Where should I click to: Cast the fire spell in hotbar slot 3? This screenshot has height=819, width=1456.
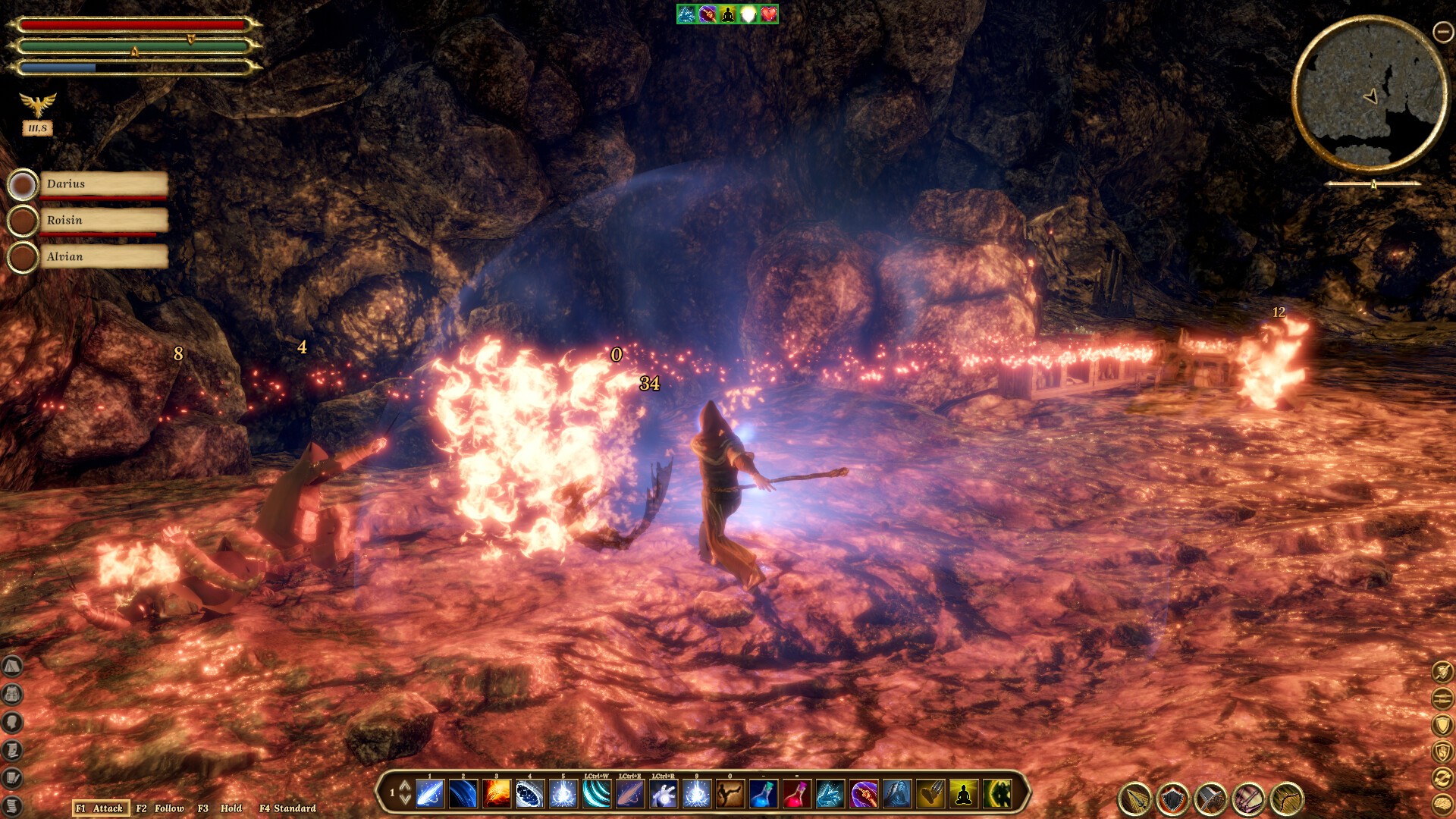tap(497, 794)
